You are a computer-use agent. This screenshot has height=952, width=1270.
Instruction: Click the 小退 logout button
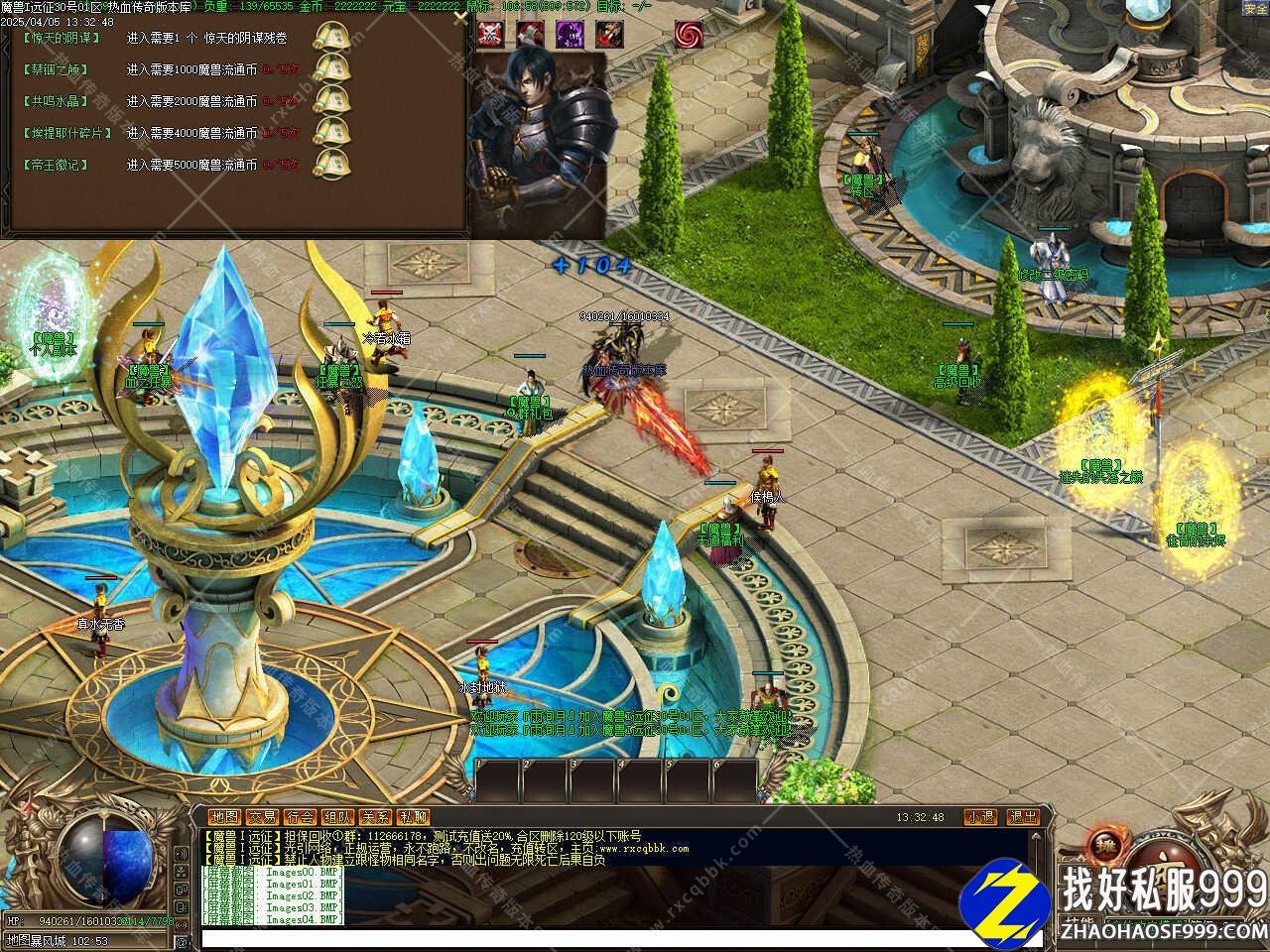(x=981, y=817)
